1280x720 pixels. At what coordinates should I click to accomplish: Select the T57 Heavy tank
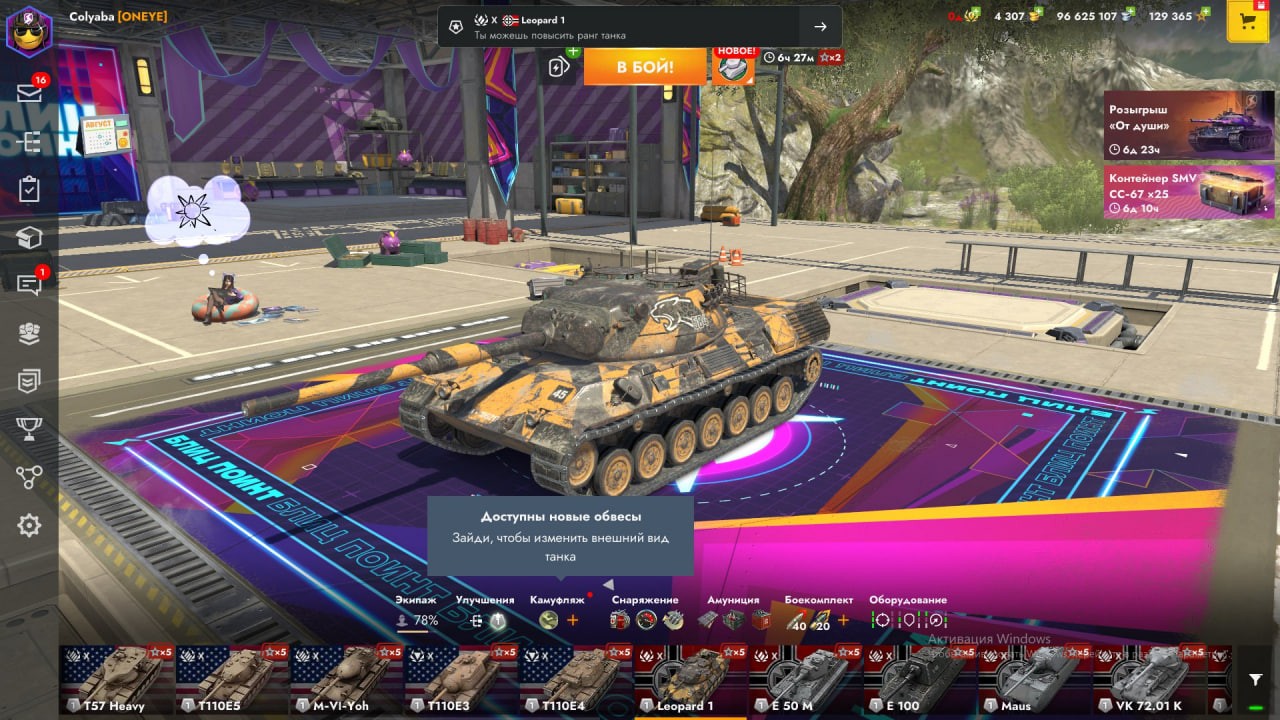pyautogui.click(x=116, y=680)
